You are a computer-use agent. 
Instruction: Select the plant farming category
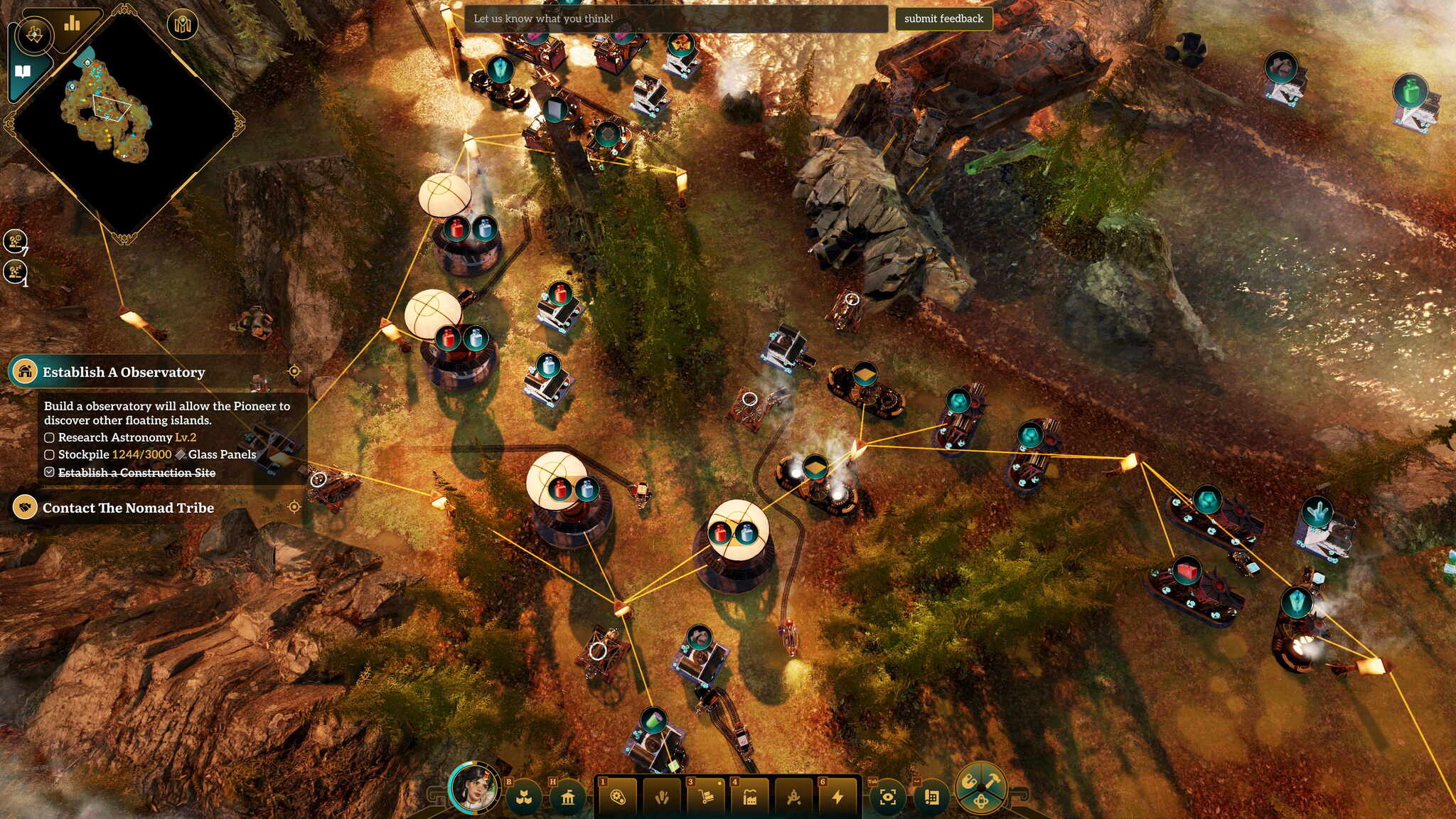[662, 798]
